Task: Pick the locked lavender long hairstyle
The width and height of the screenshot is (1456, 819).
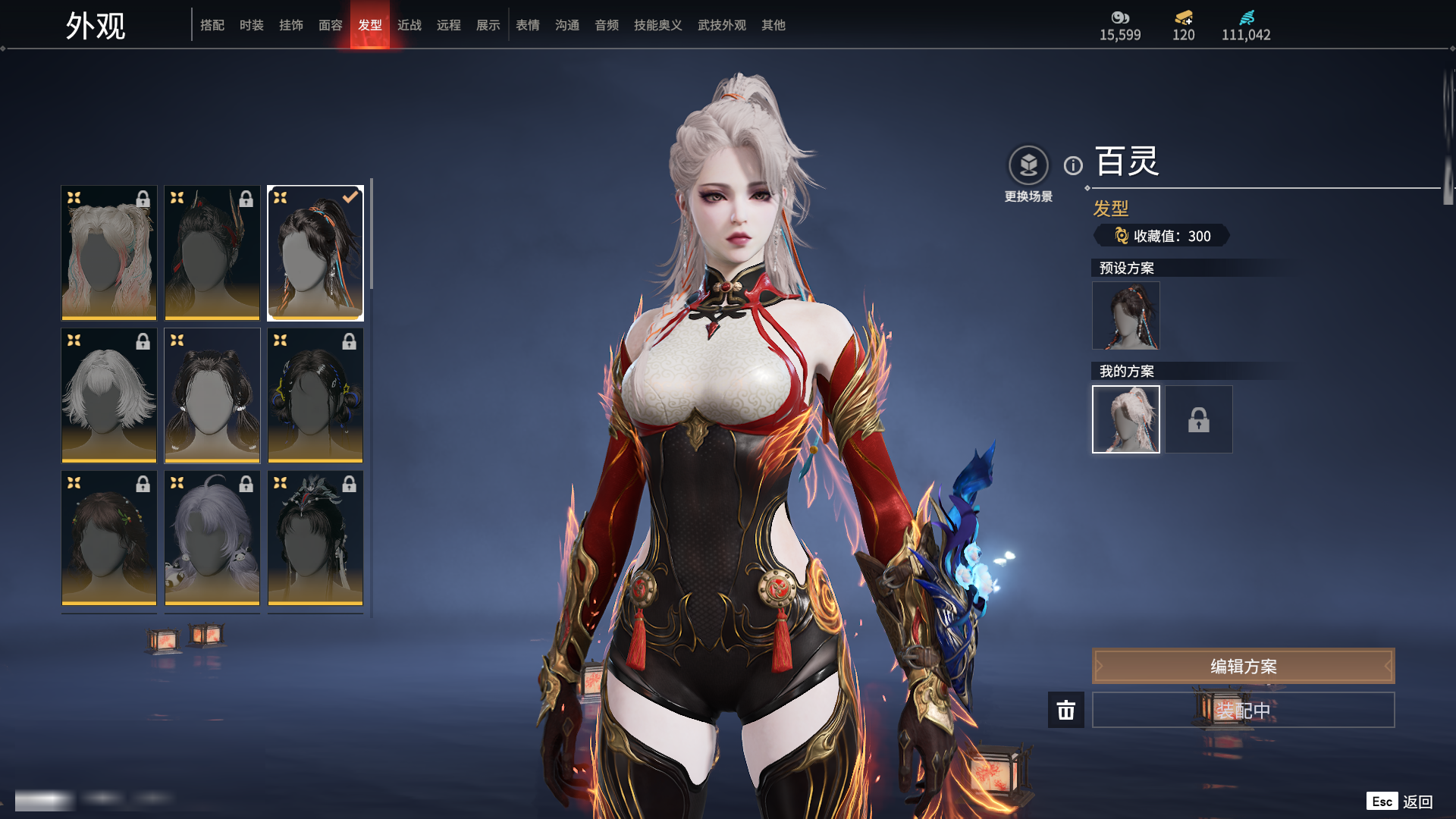Action: [212, 538]
